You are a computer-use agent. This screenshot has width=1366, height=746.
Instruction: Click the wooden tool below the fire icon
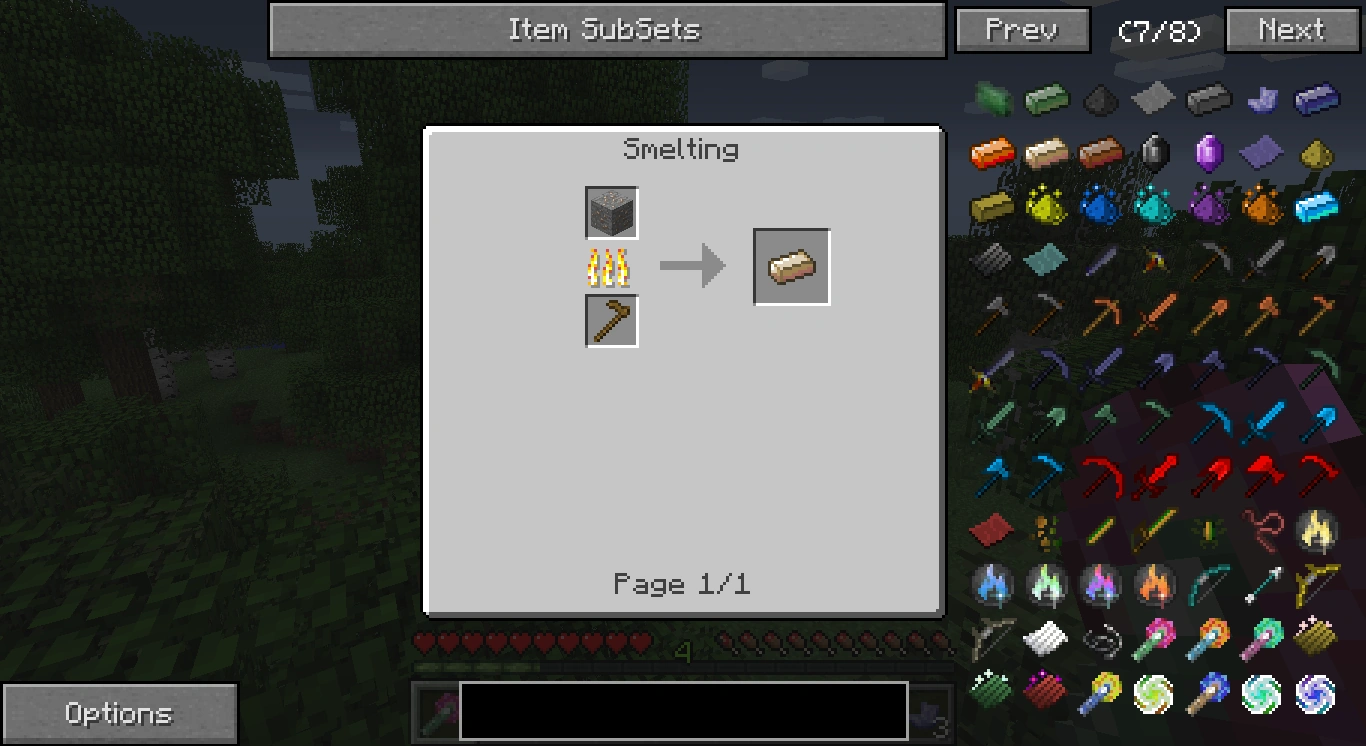(611, 320)
